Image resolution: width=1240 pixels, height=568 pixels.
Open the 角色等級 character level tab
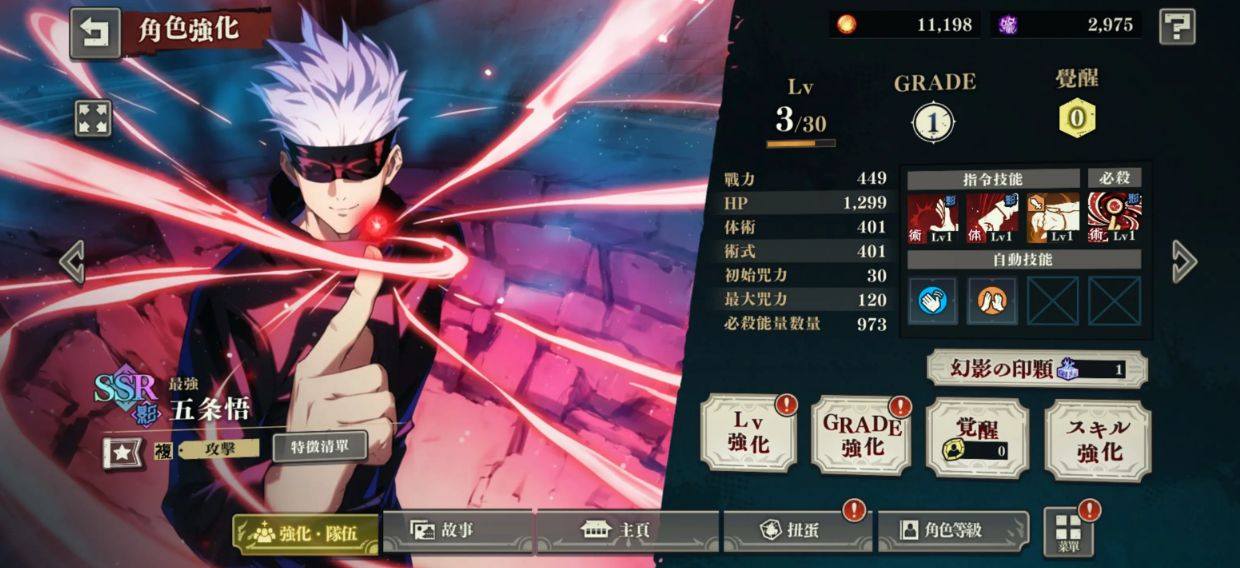pos(952,531)
